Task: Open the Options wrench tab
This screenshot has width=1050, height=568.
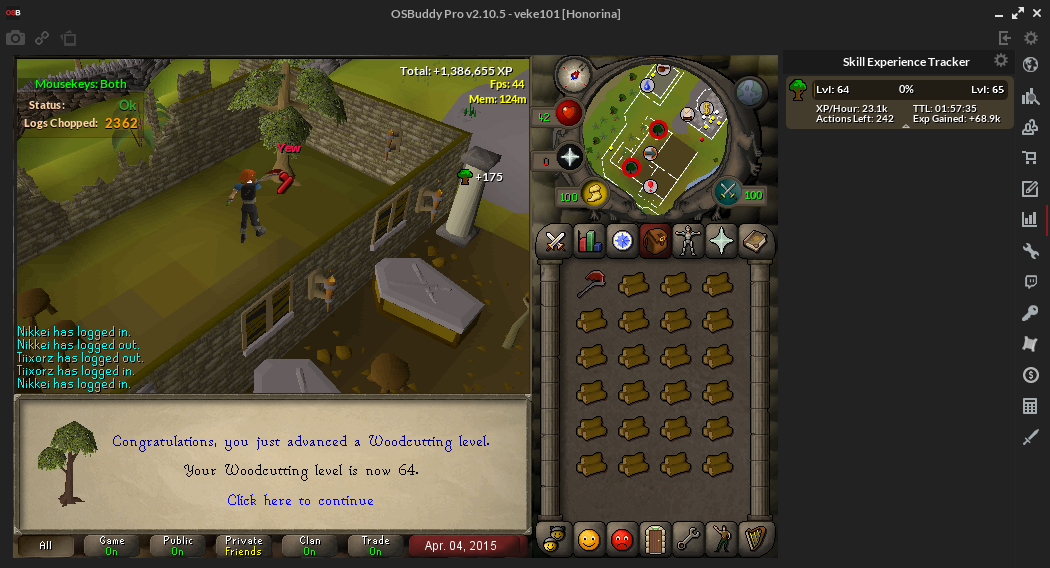Action: (687, 539)
